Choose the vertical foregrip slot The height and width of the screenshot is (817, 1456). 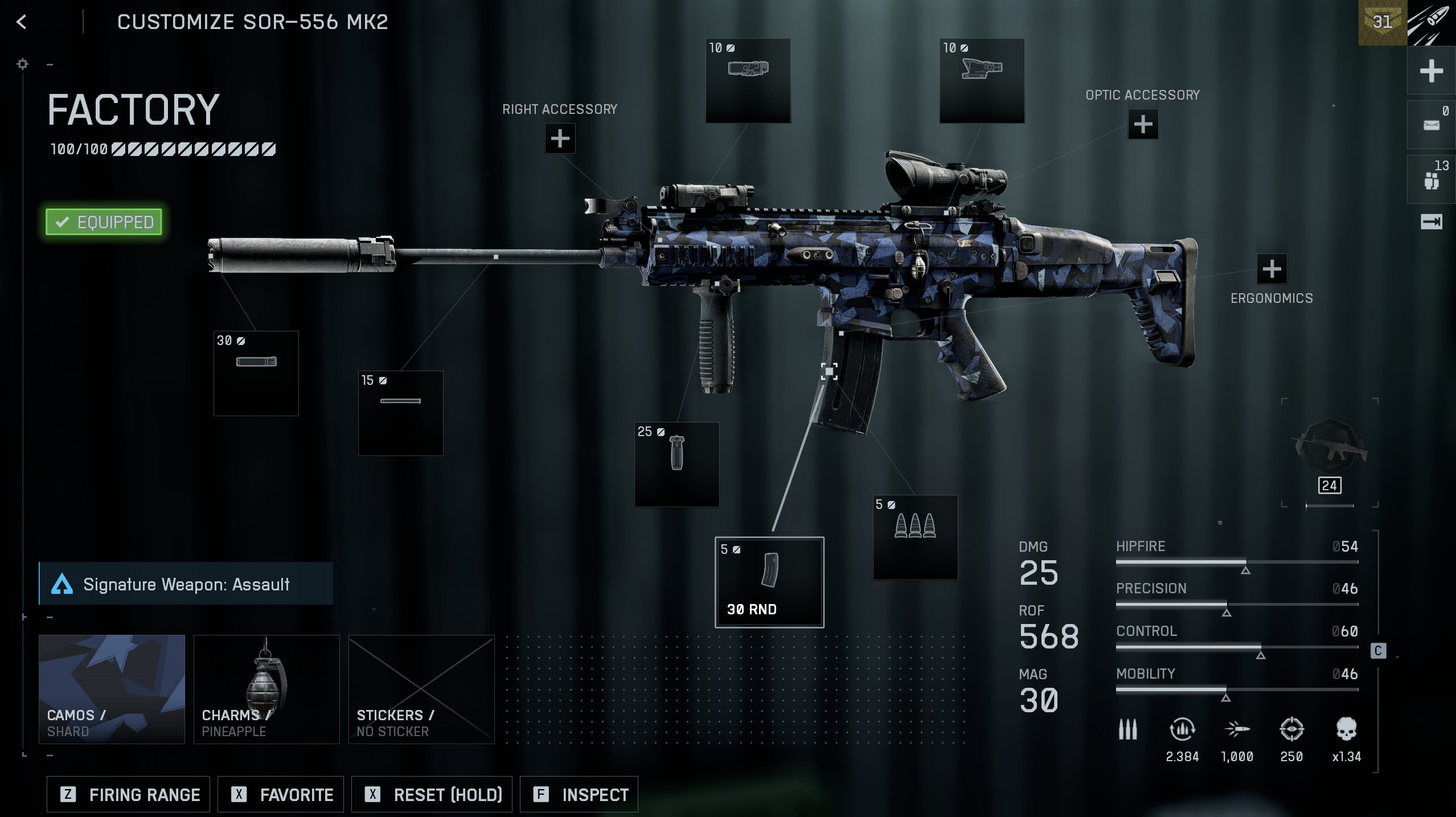click(x=676, y=464)
